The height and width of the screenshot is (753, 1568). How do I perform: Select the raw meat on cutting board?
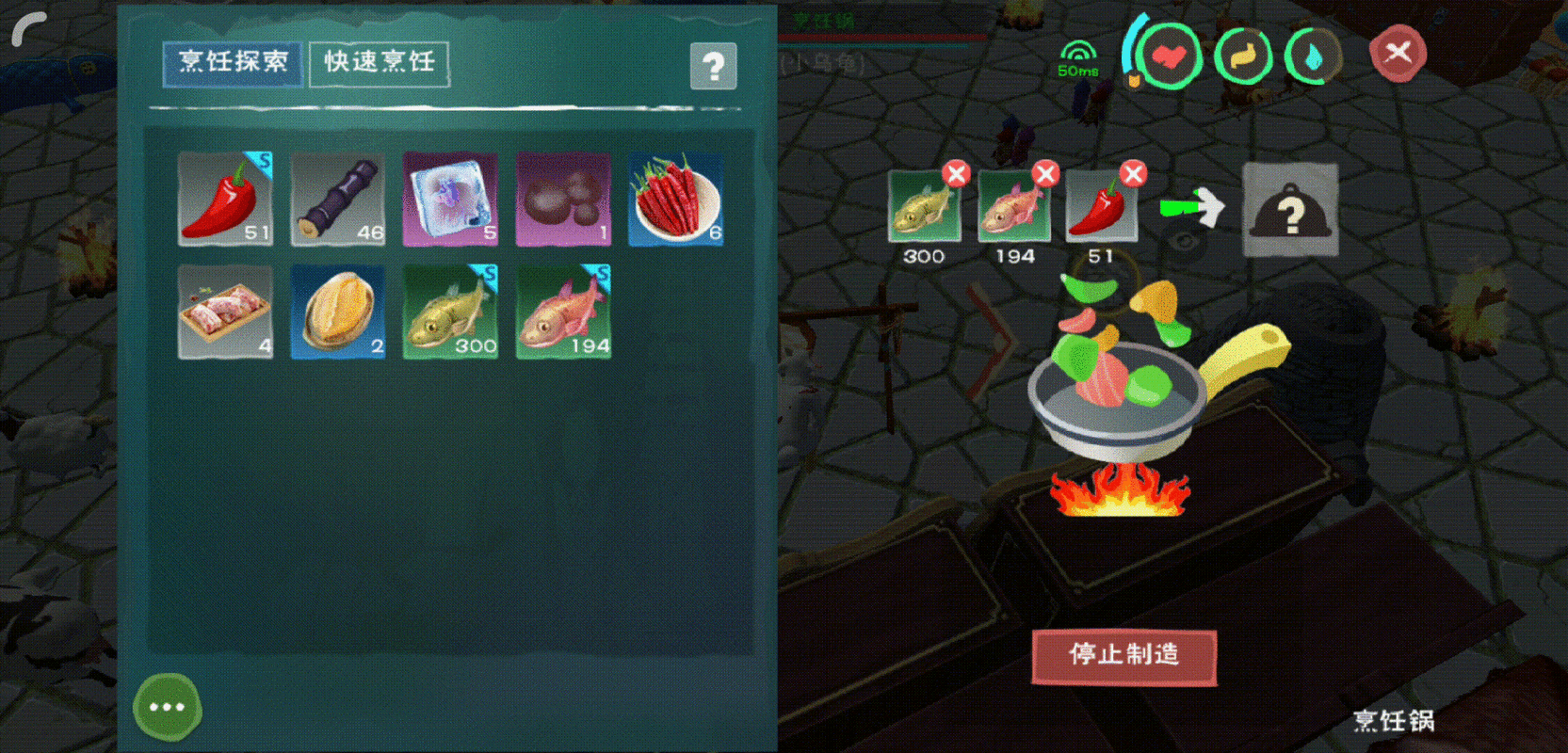point(226,312)
